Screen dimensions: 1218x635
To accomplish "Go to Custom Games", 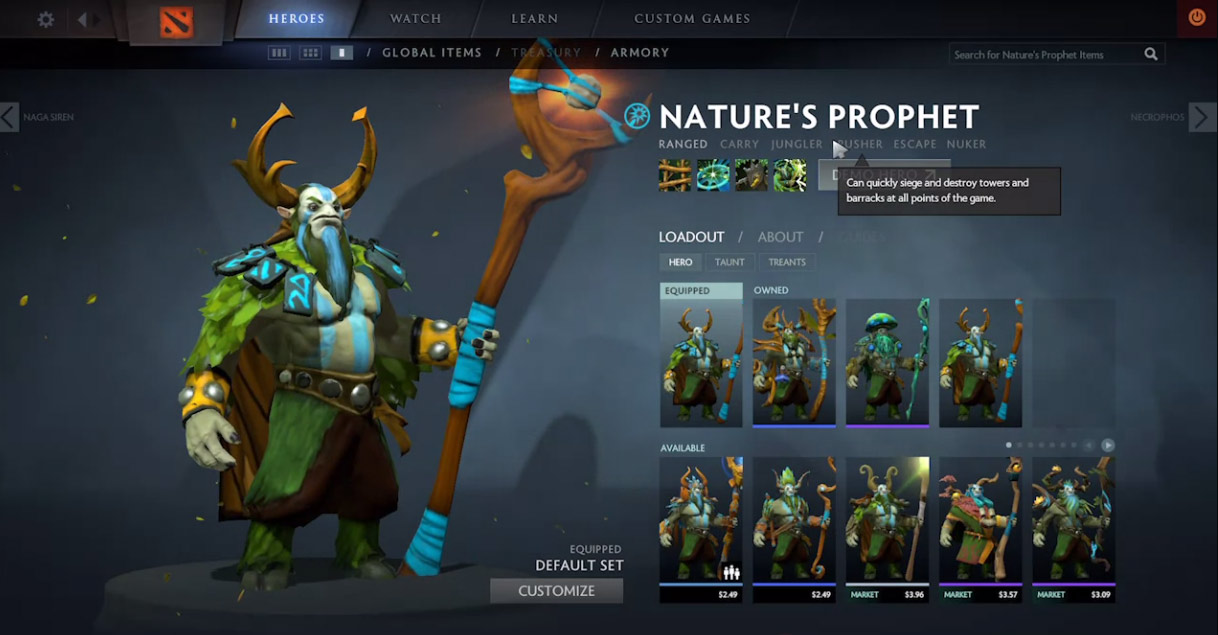I will tap(692, 19).
